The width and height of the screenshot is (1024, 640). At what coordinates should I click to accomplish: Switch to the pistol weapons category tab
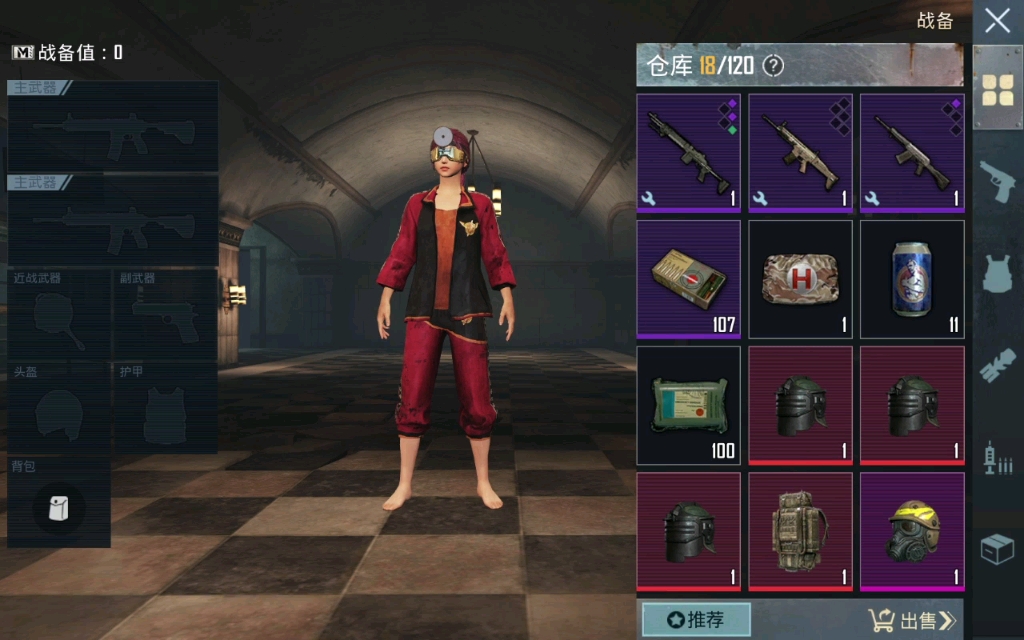pyautogui.click(x=997, y=181)
